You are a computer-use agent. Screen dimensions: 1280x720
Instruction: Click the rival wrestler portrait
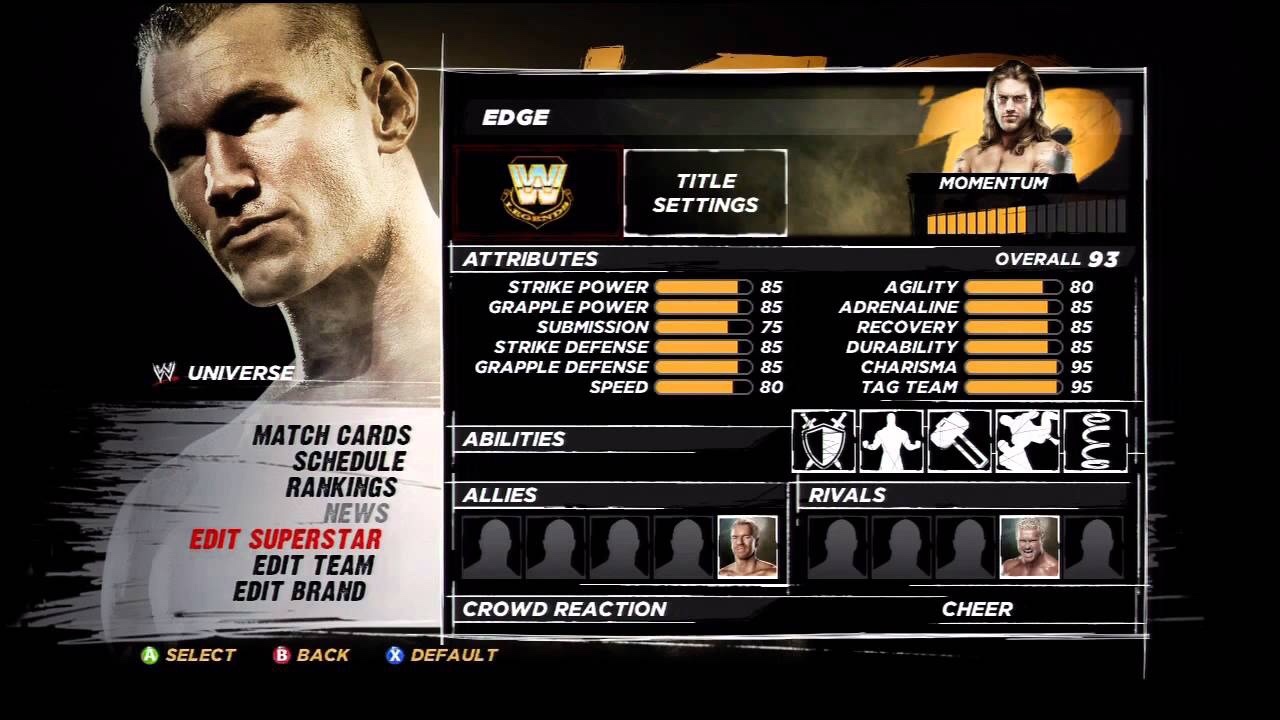[1029, 547]
